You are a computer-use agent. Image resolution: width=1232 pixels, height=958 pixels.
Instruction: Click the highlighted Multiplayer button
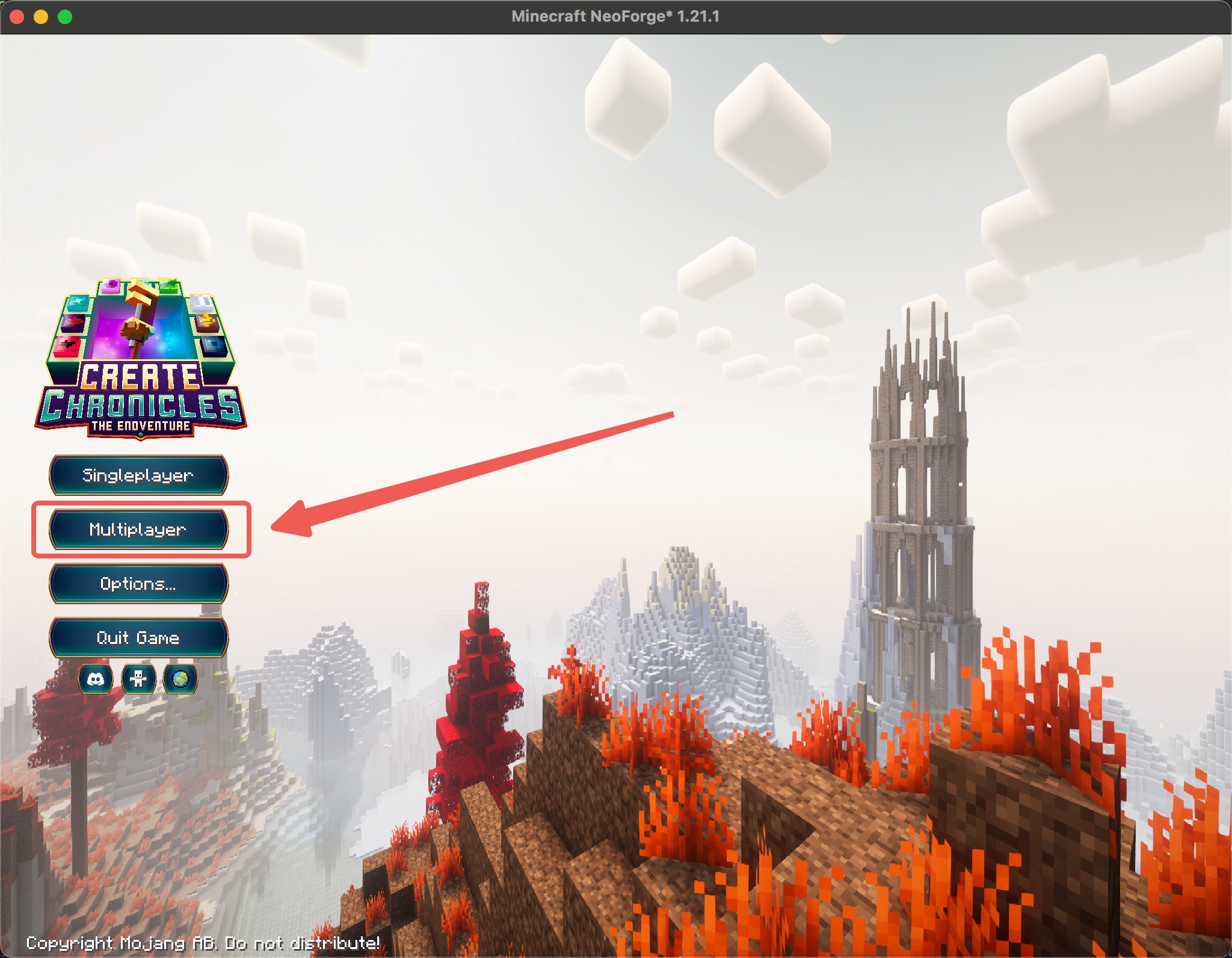coord(138,530)
